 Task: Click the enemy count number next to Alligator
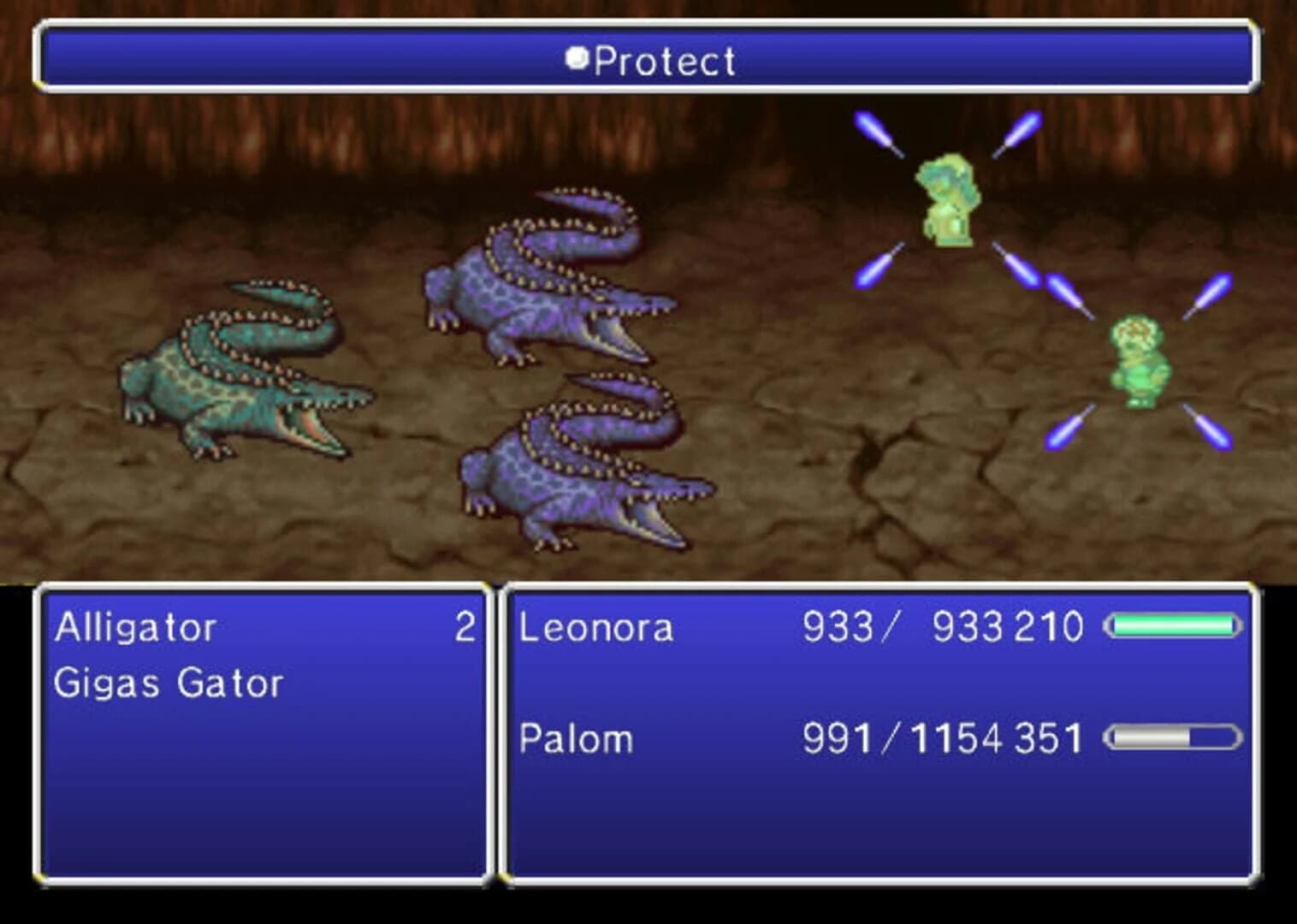tap(466, 627)
